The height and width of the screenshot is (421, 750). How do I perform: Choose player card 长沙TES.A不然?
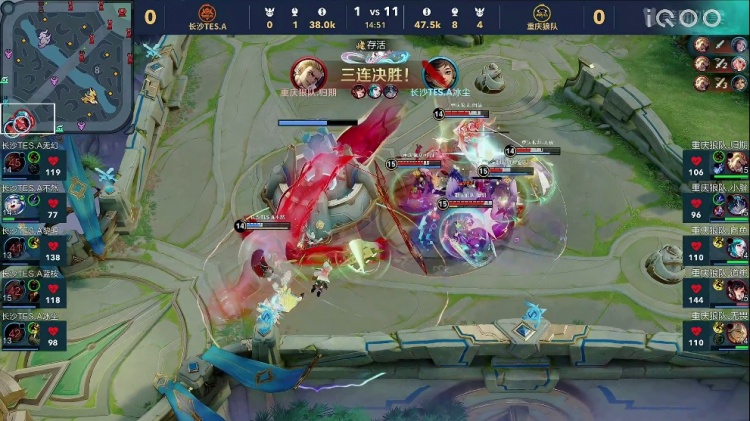tap(33, 203)
